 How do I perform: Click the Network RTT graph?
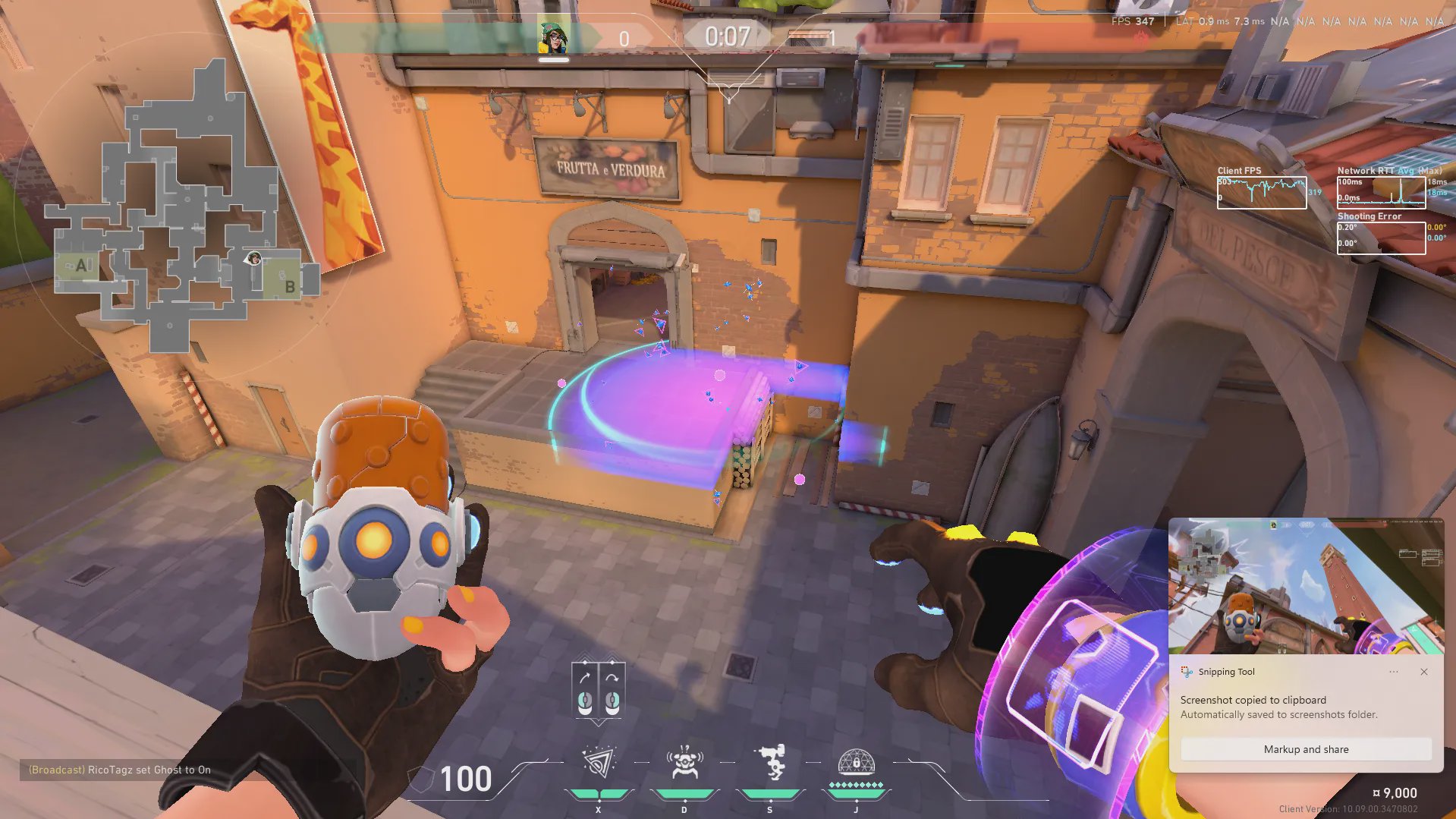[x=1381, y=192]
